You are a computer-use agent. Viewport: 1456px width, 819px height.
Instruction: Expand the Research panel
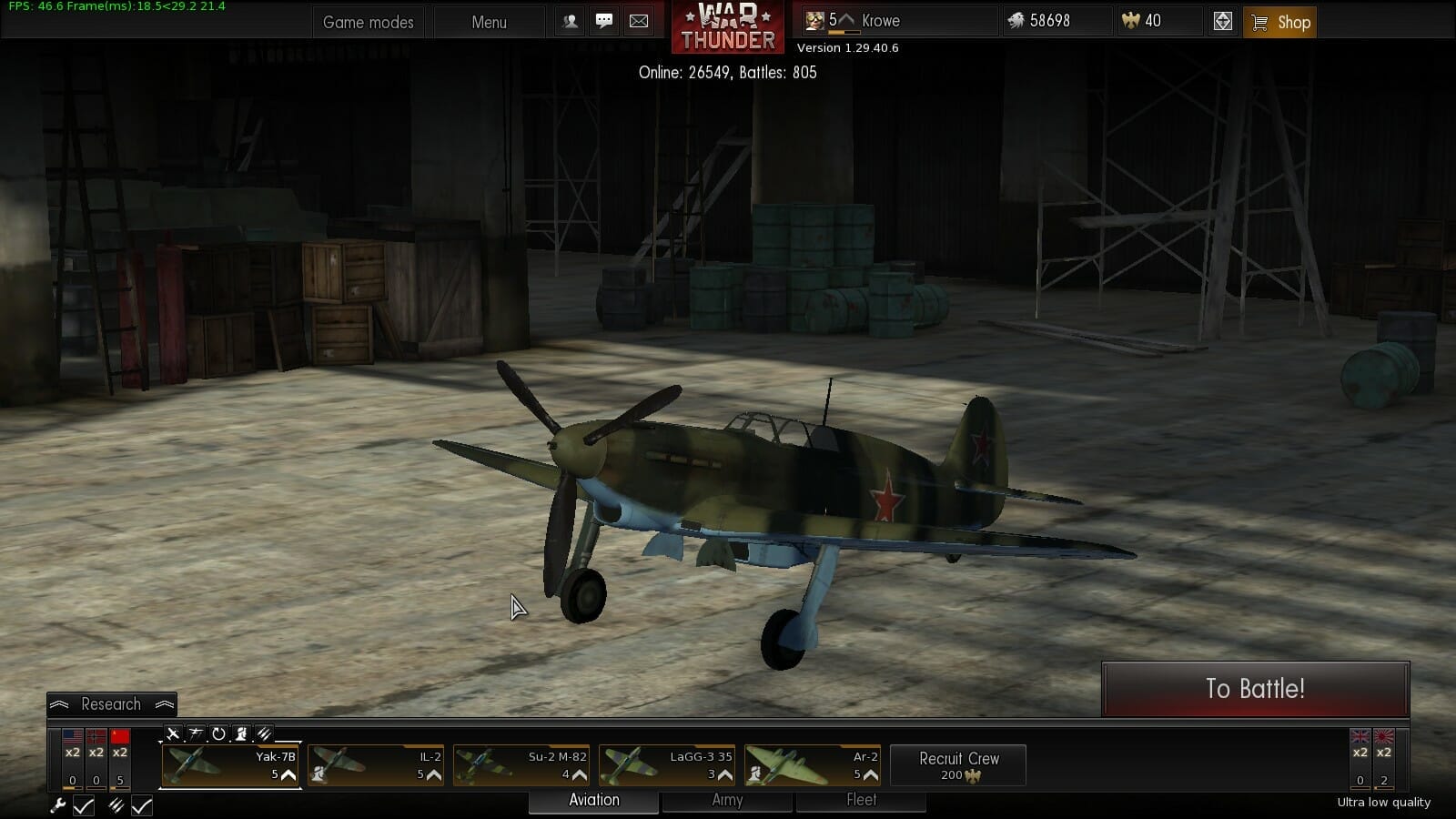pyautogui.click(x=111, y=704)
